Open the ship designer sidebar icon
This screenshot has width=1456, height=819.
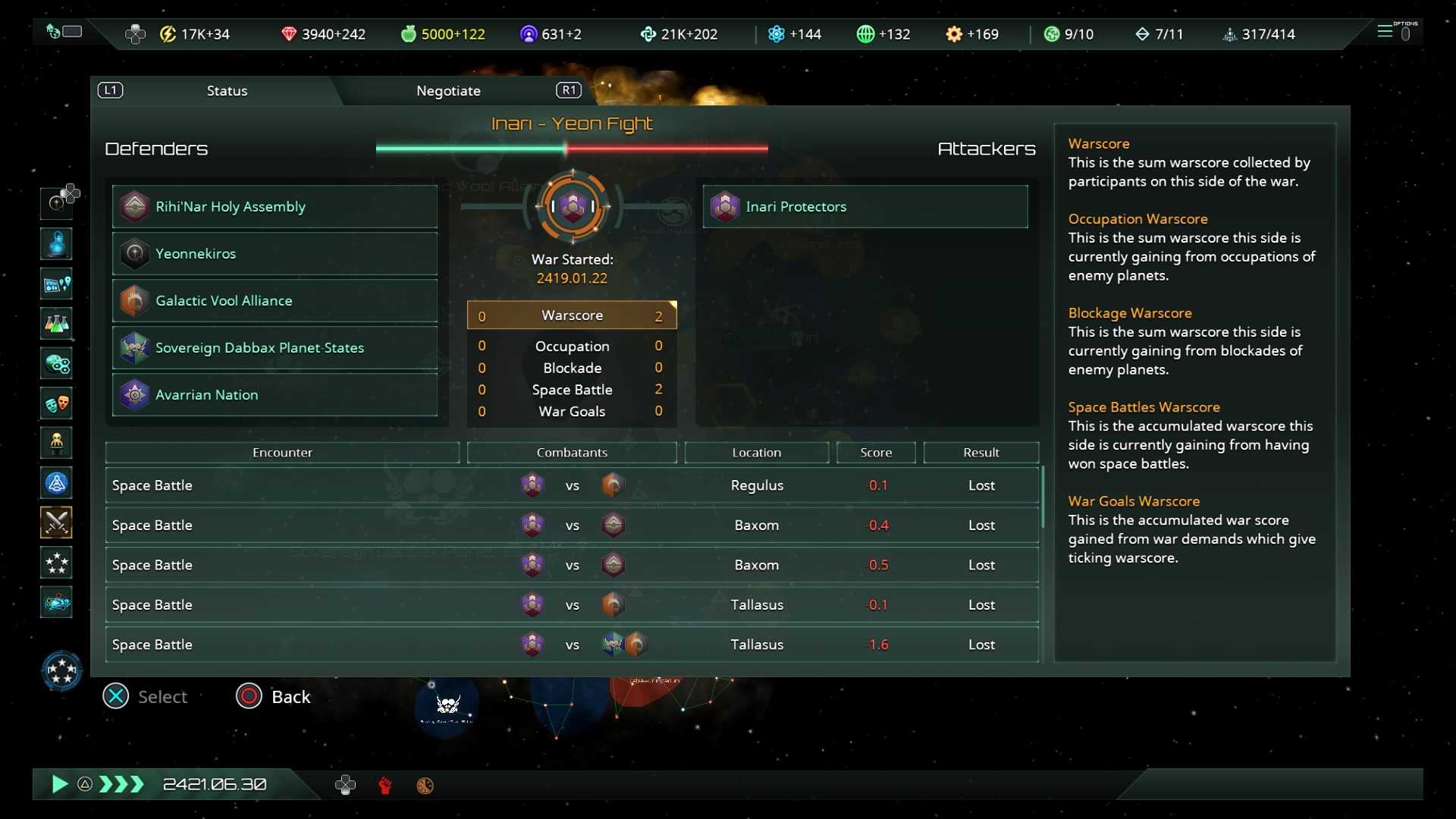[x=57, y=603]
